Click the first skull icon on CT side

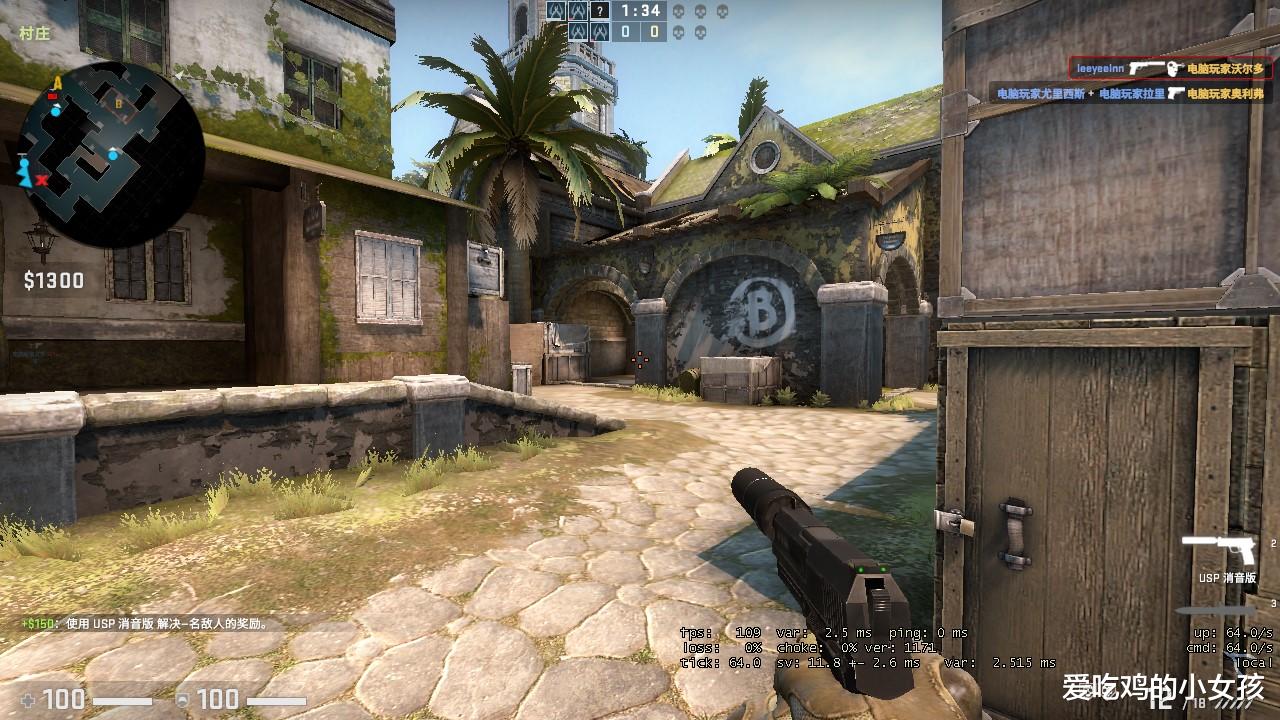coord(679,12)
